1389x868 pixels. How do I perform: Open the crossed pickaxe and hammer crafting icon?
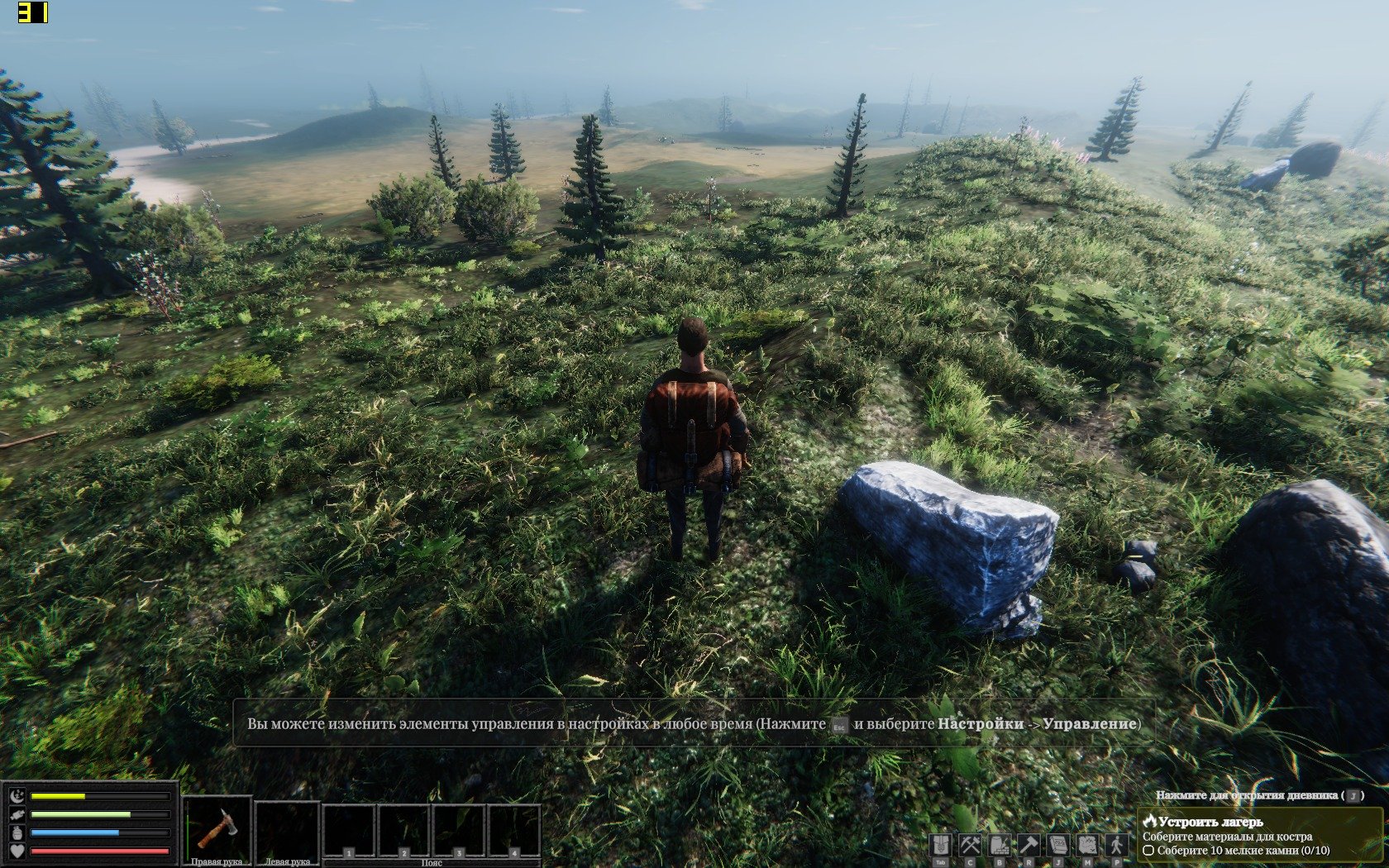coord(970,845)
